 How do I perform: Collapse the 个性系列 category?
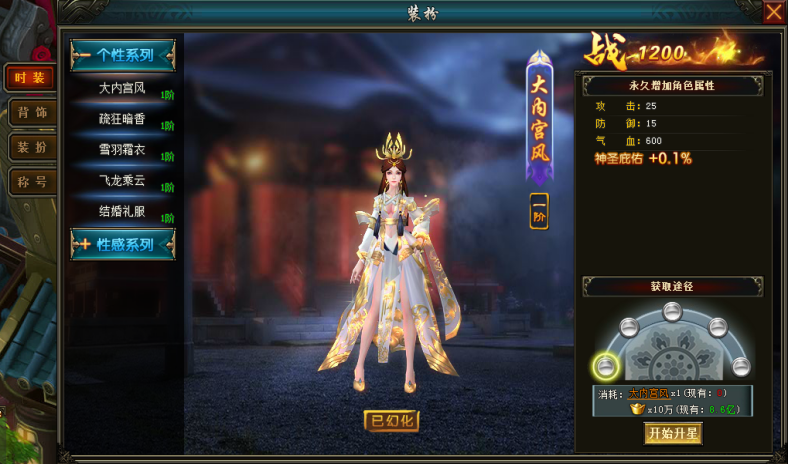pyautogui.click(x=123, y=55)
